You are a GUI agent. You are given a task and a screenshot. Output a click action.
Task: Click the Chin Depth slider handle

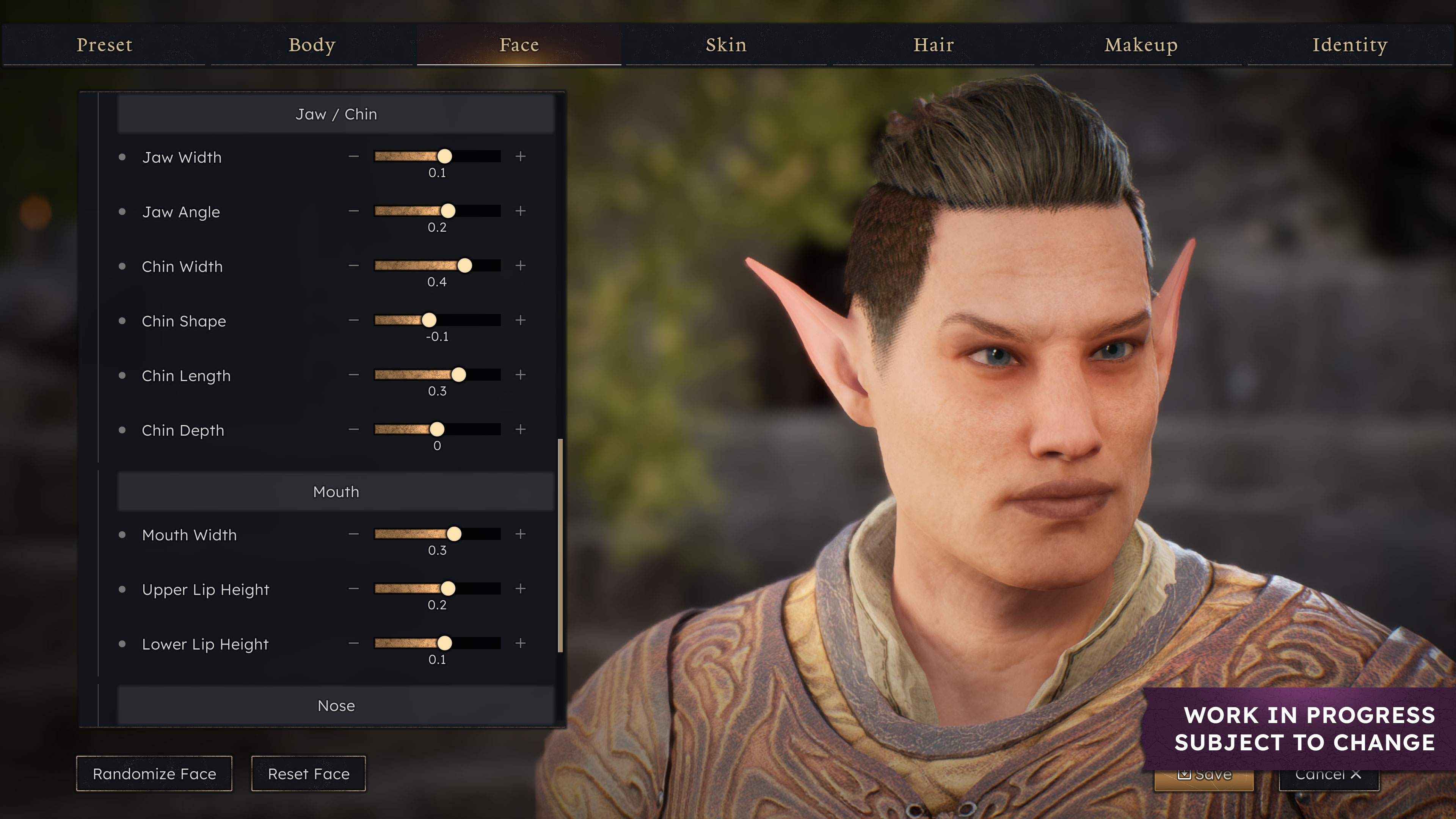437,430
